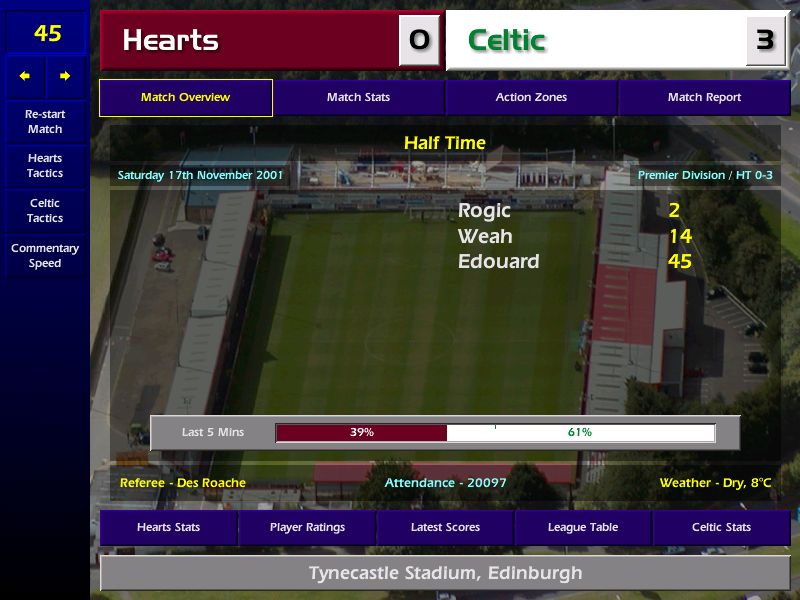Screen dimensions: 800x600
Task: Select goalscorer Edouard
Action: (x=498, y=262)
